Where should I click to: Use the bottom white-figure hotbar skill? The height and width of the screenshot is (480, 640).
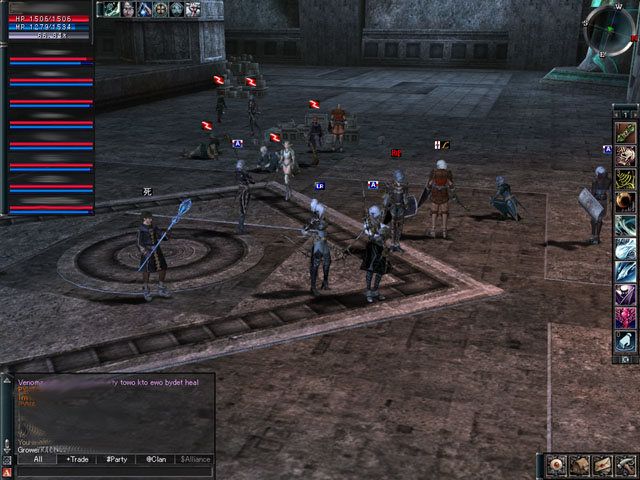pyautogui.click(x=625, y=341)
